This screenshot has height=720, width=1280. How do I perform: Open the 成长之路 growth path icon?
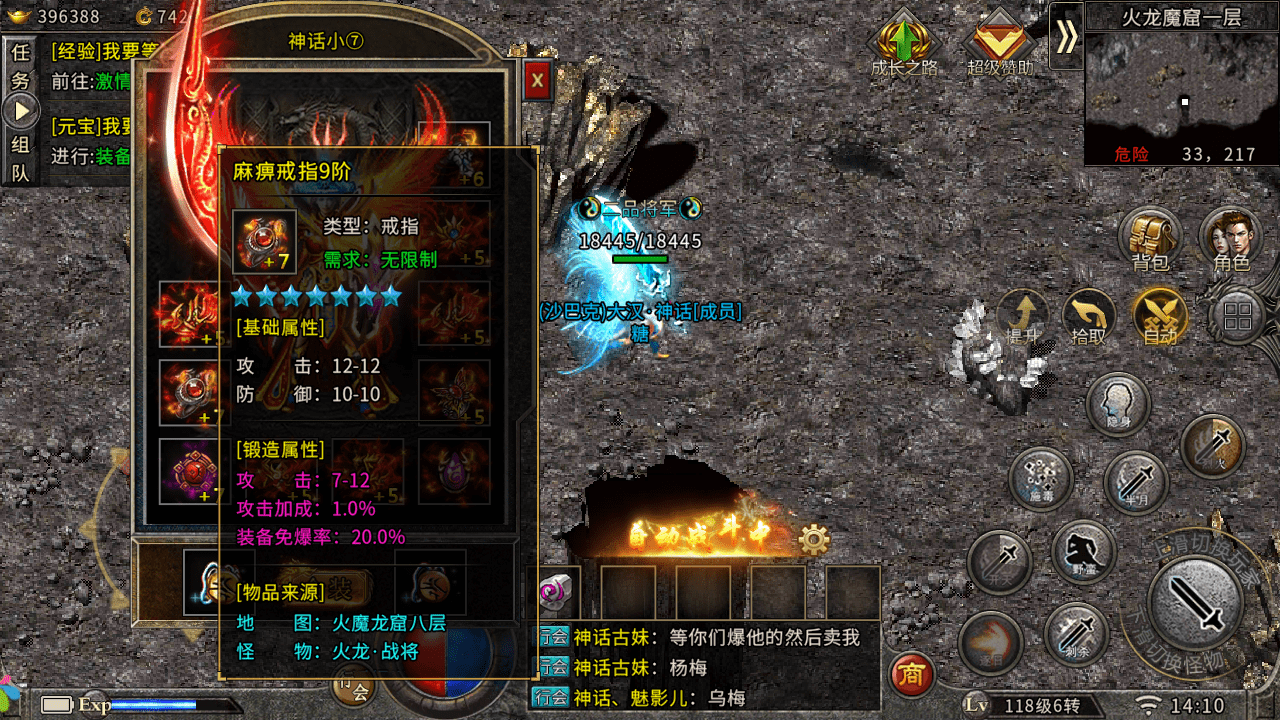(x=905, y=43)
